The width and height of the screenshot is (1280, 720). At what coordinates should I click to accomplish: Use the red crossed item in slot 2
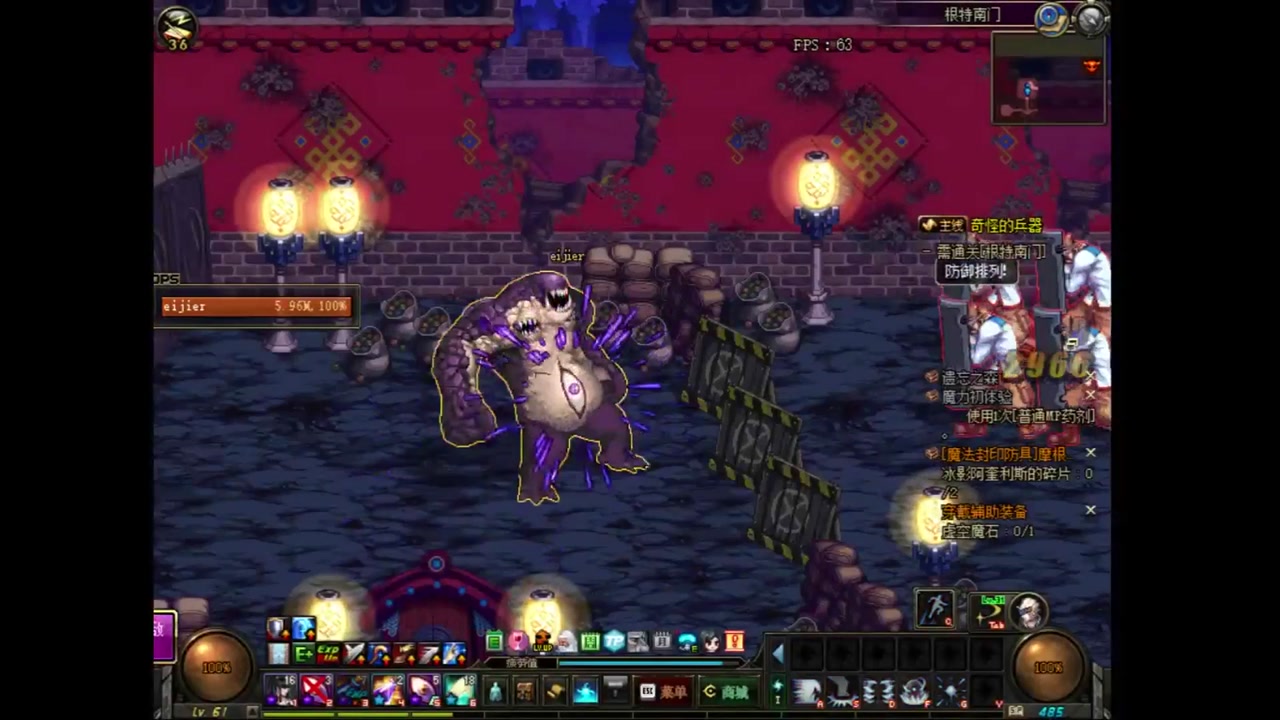tap(317, 689)
